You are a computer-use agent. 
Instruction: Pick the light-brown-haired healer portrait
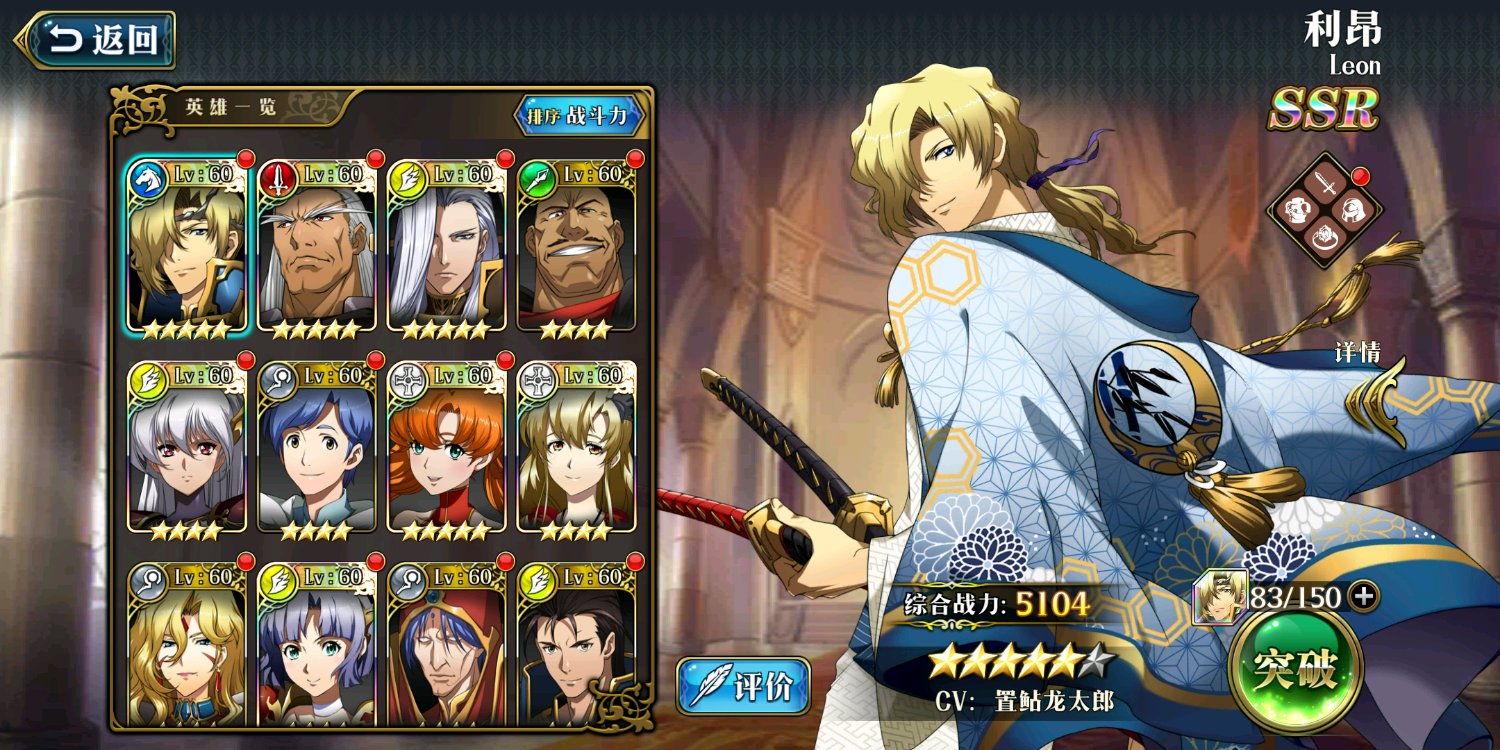577,448
